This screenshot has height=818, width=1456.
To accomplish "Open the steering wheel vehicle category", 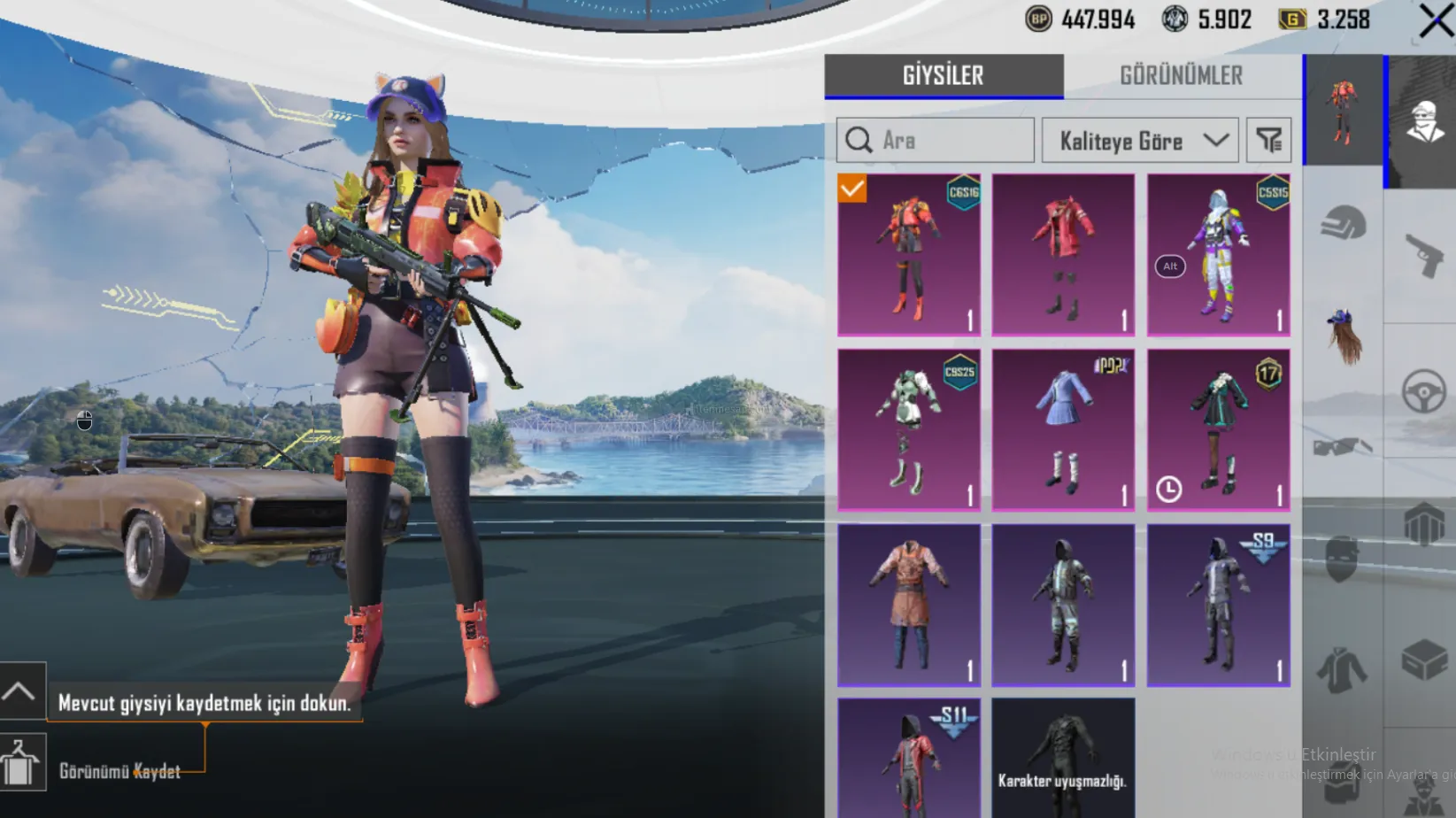I will pyautogui.click(x=1423, y=391).
